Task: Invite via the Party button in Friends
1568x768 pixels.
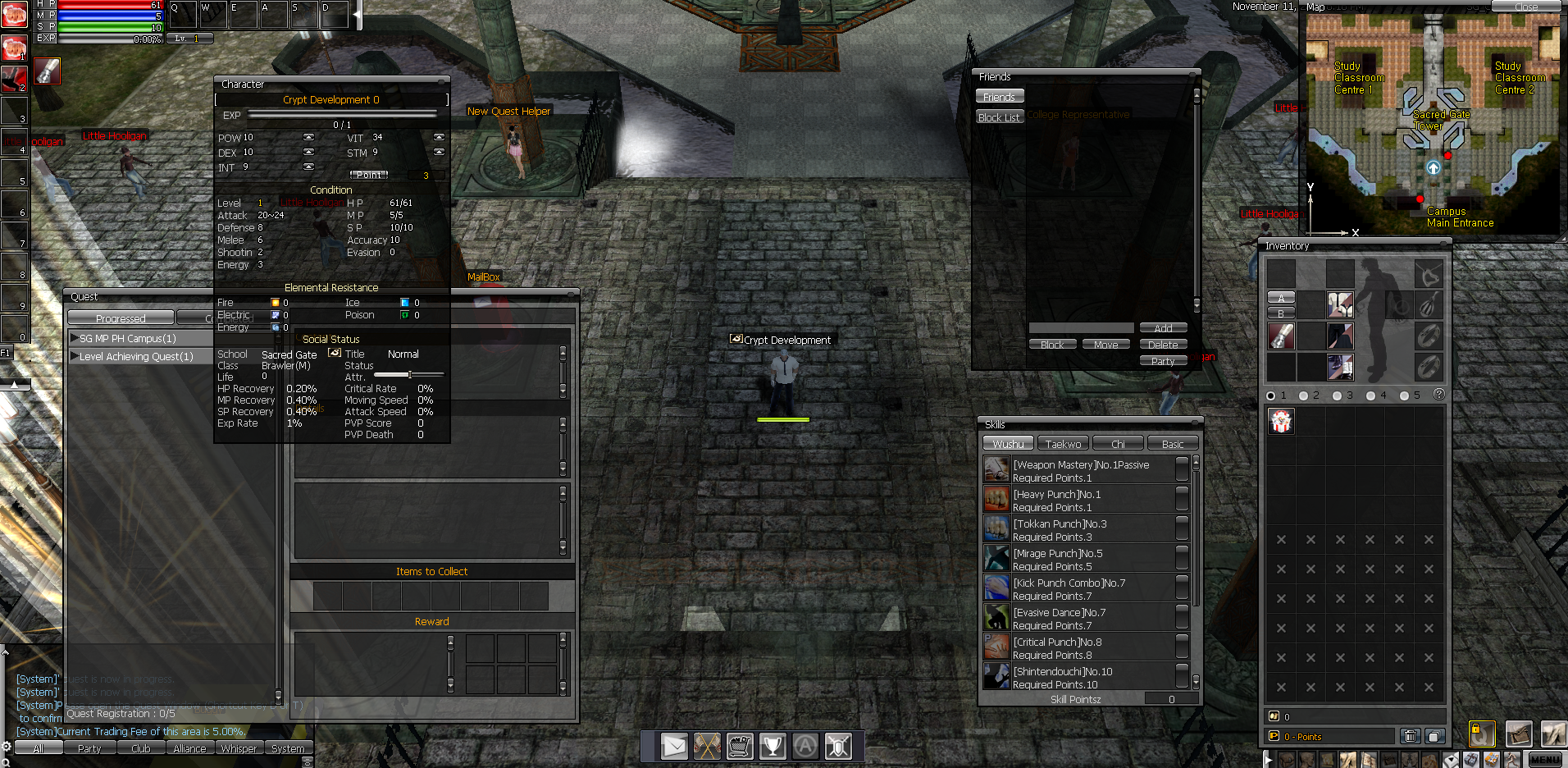Action: (x=1163, y=361)
